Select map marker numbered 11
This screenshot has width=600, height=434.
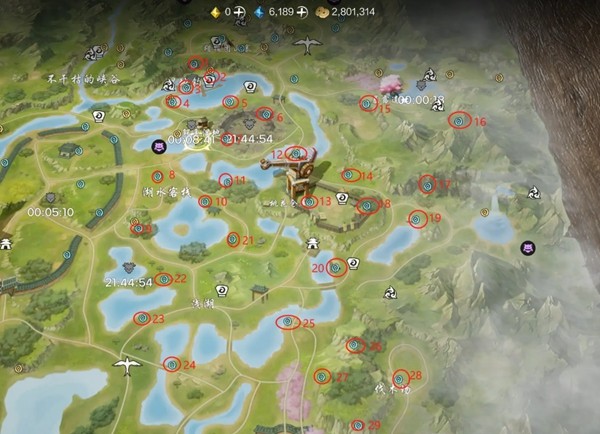click(x=225, y=180)
